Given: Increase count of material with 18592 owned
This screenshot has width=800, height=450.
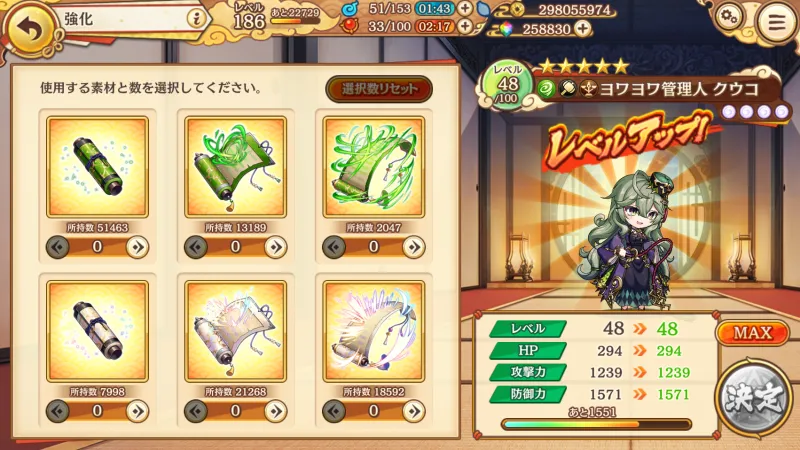Looking at the screenshot, I should click(413, 410).
